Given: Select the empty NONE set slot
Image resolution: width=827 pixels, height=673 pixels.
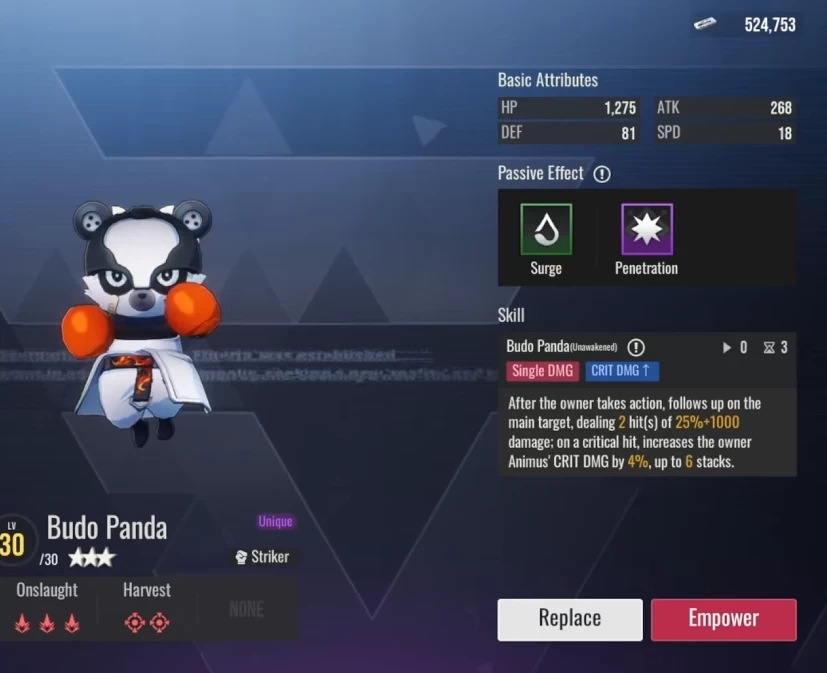Looking at the screenshot, I should click(x=246, y=608).
